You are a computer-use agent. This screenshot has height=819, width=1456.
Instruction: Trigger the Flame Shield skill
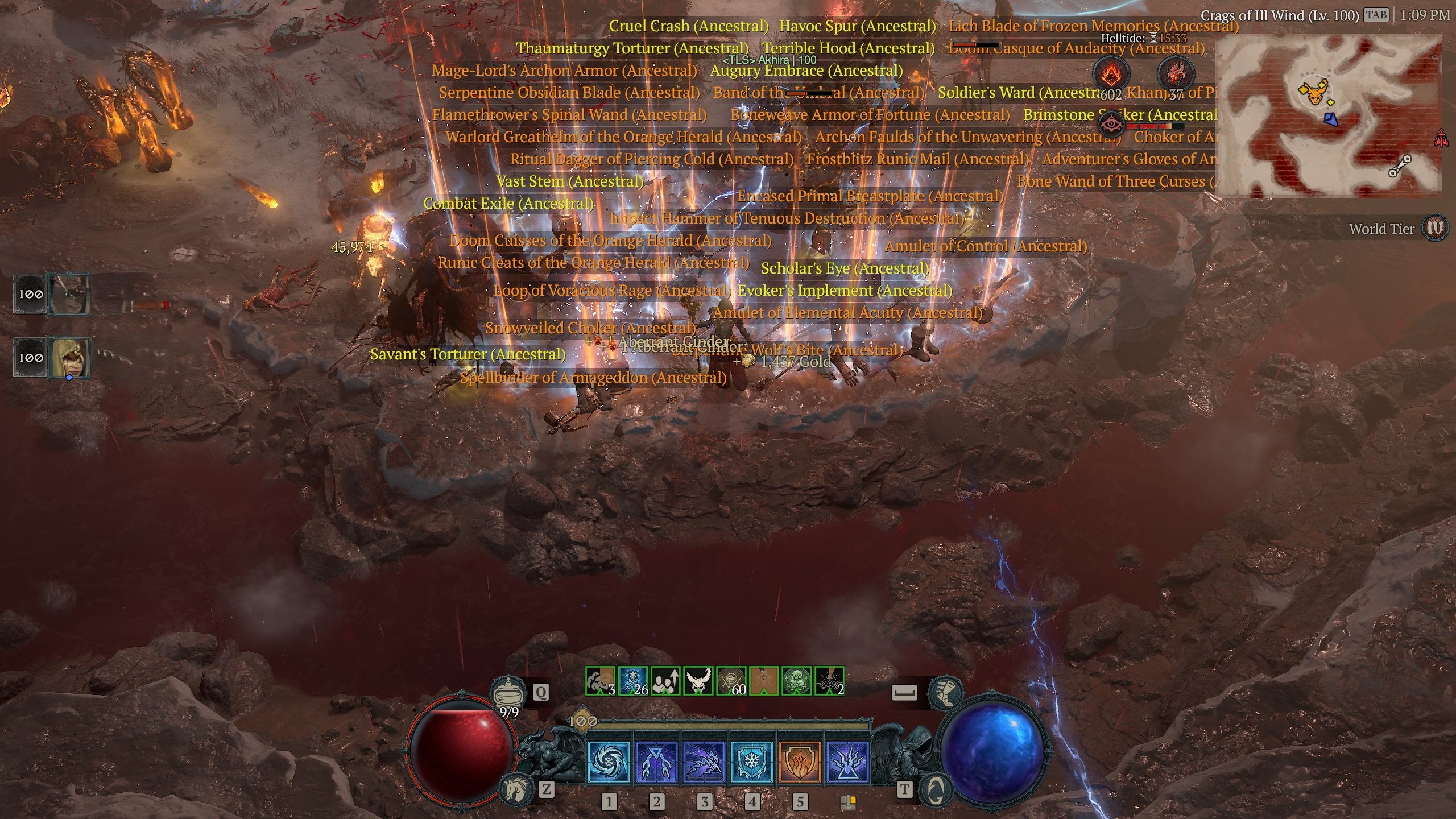(x=799, y=762)
